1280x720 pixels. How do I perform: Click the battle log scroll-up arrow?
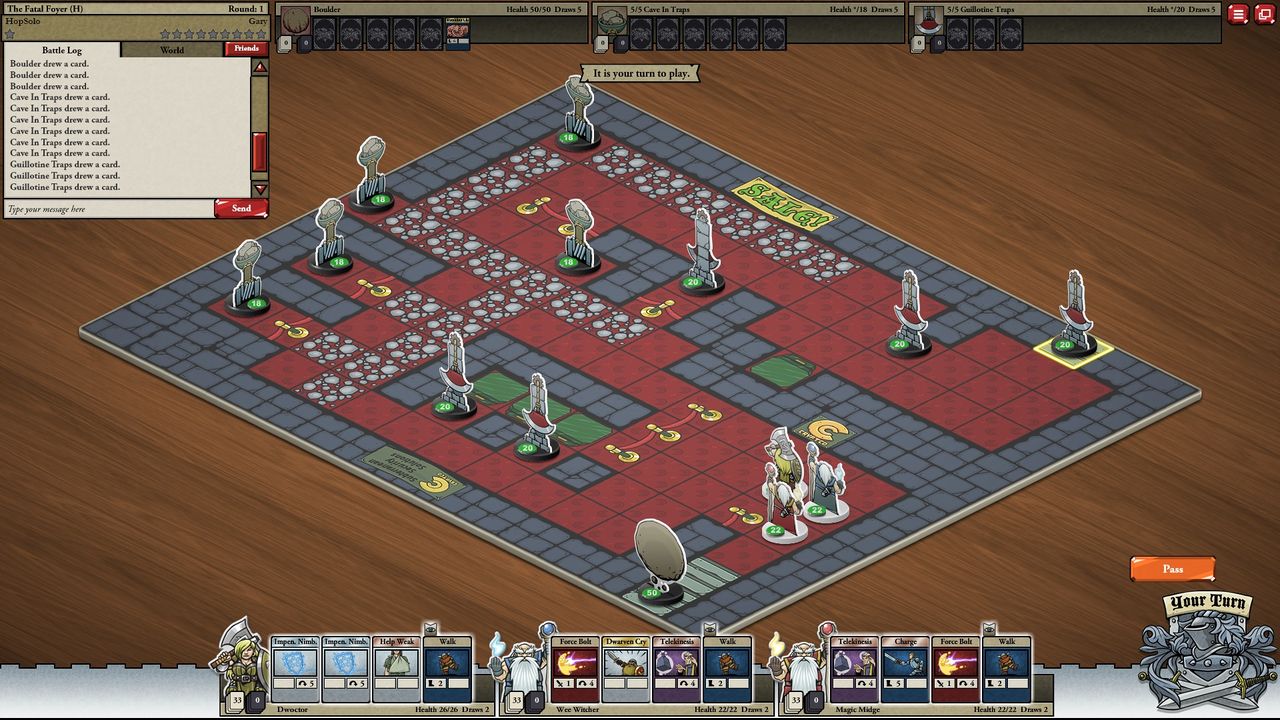(260, 68)
